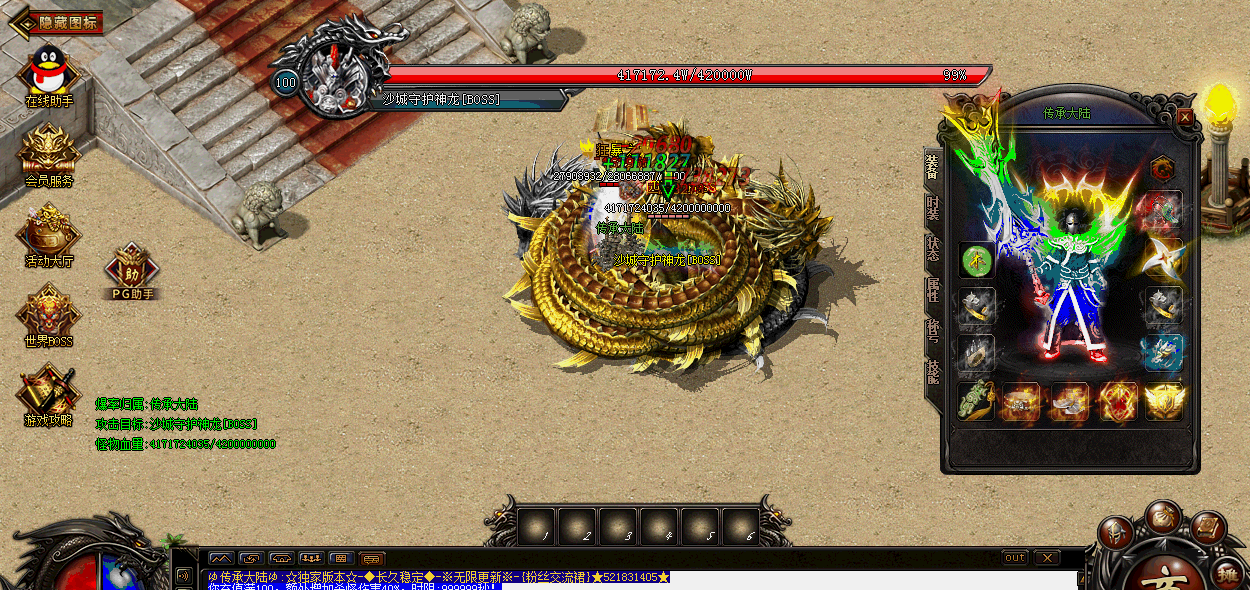Select the green jade pendant slot
The image size is (1250, 590).
[977, 402]
